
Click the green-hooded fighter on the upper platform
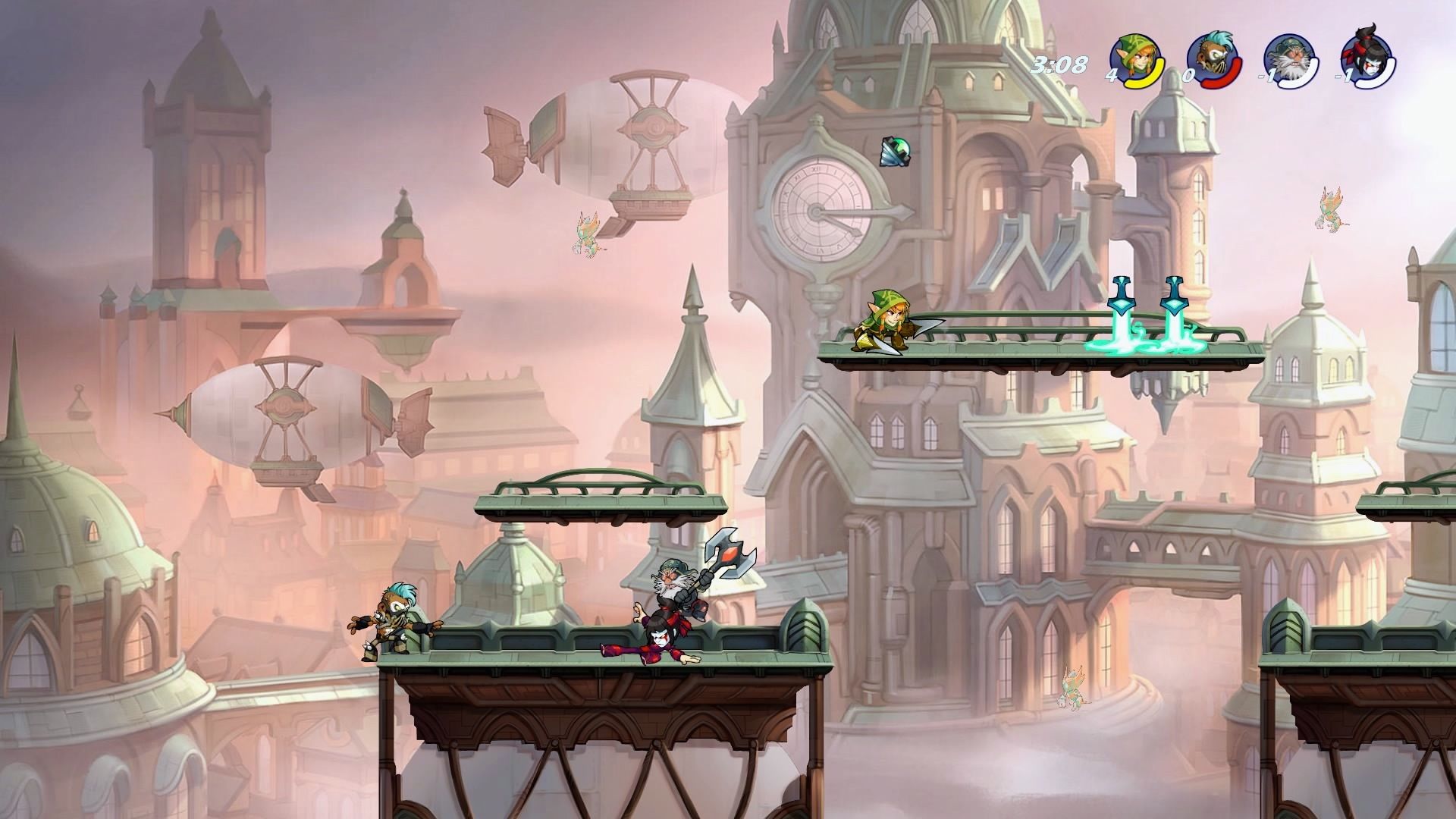887,322
